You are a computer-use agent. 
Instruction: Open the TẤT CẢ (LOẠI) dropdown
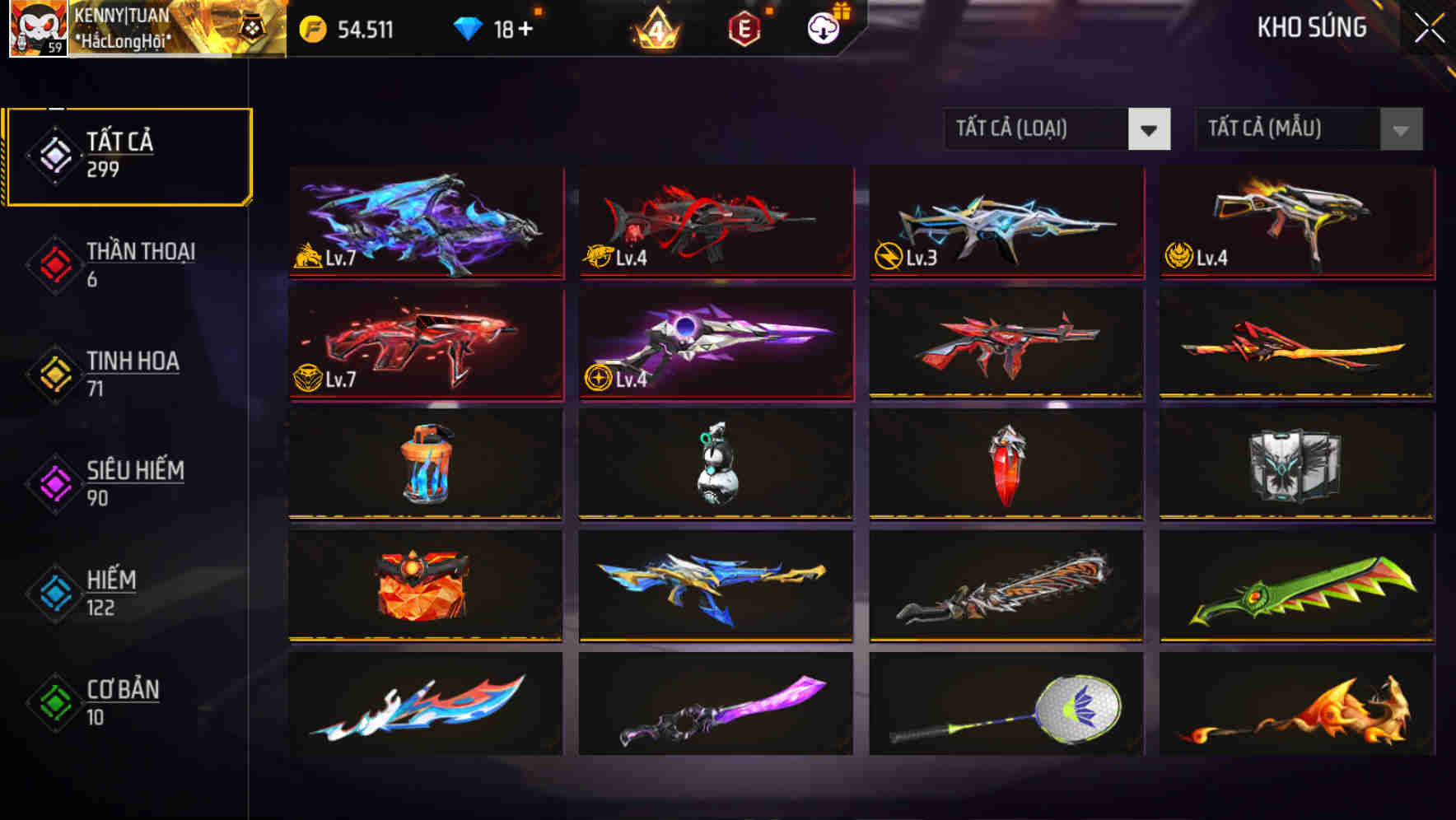(x=1057, y=130)
